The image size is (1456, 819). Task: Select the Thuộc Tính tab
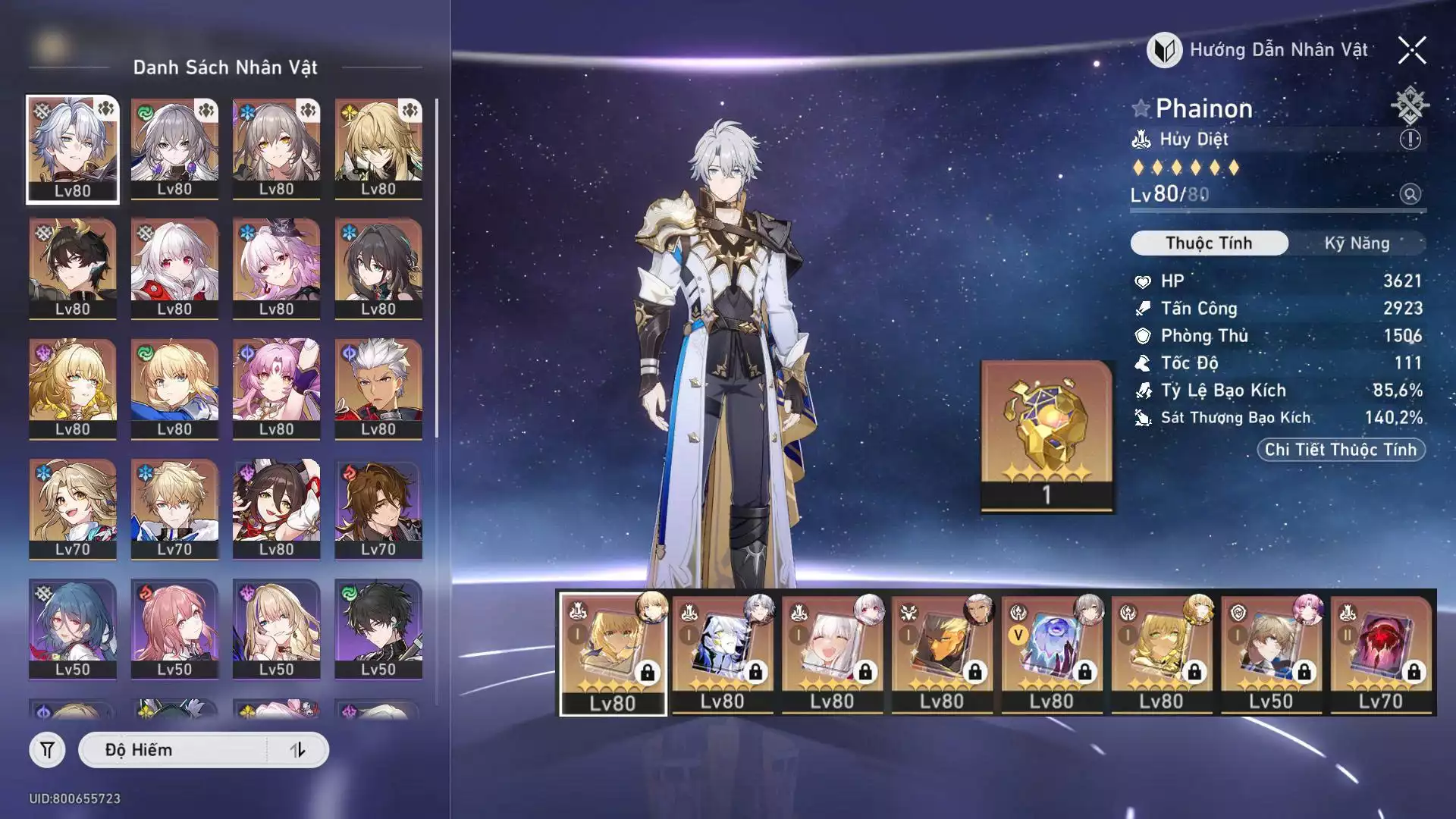point(1209,243)
